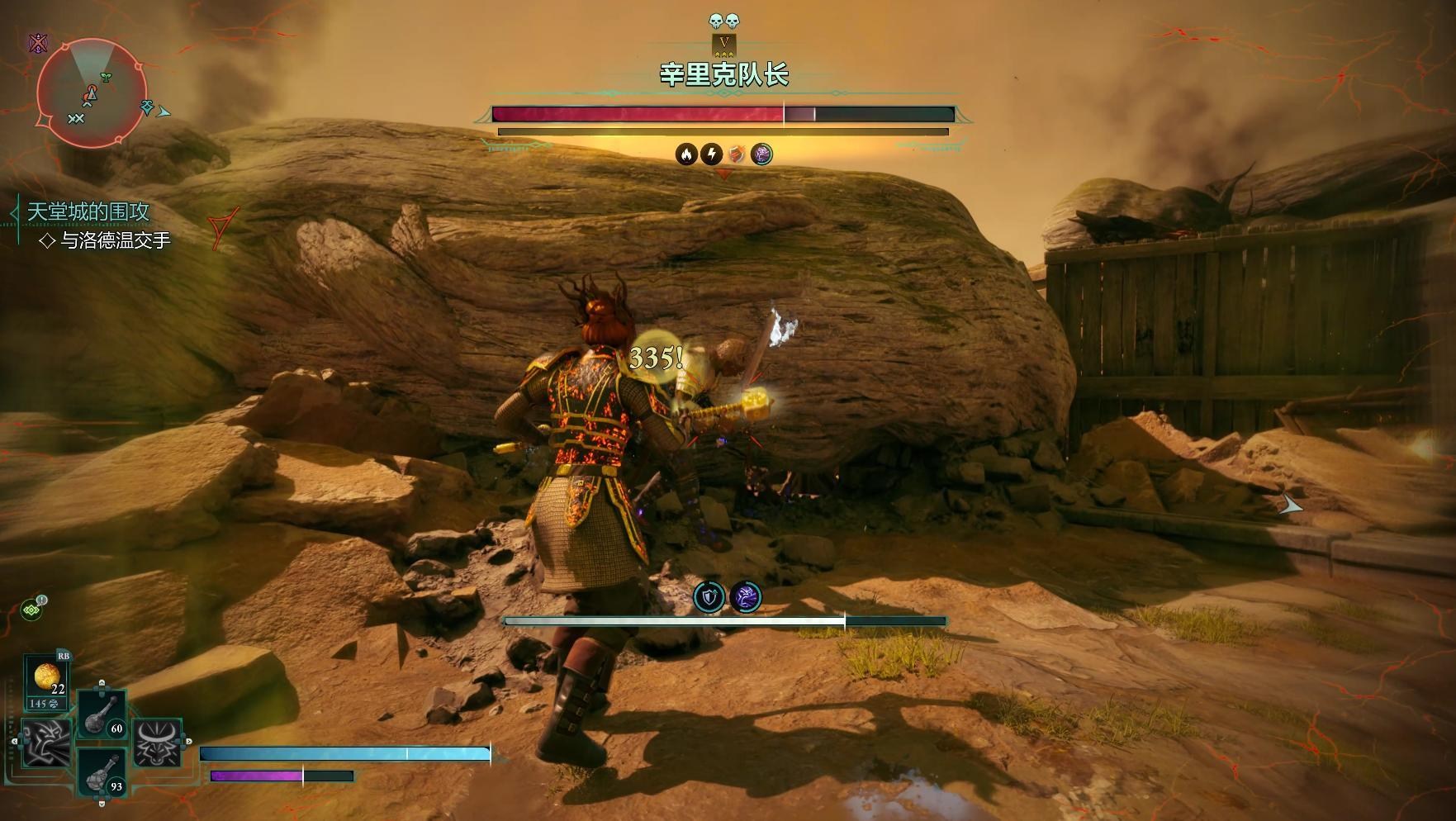
Task: Click the shield buff icon above stamina bar
Action: point(709,596)
